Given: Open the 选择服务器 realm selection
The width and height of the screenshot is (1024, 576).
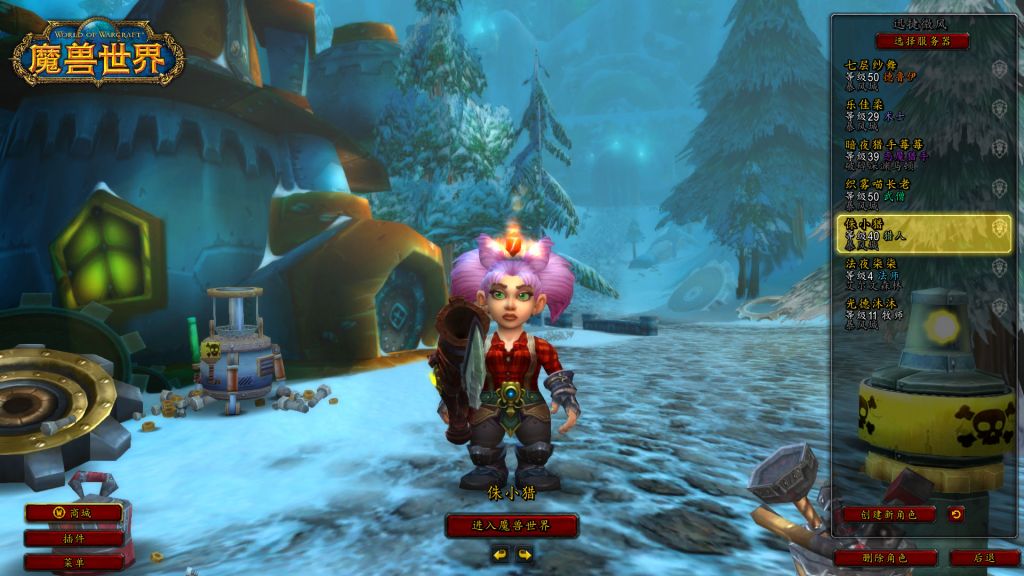Looking at the screenshot, I should [922, 41].
